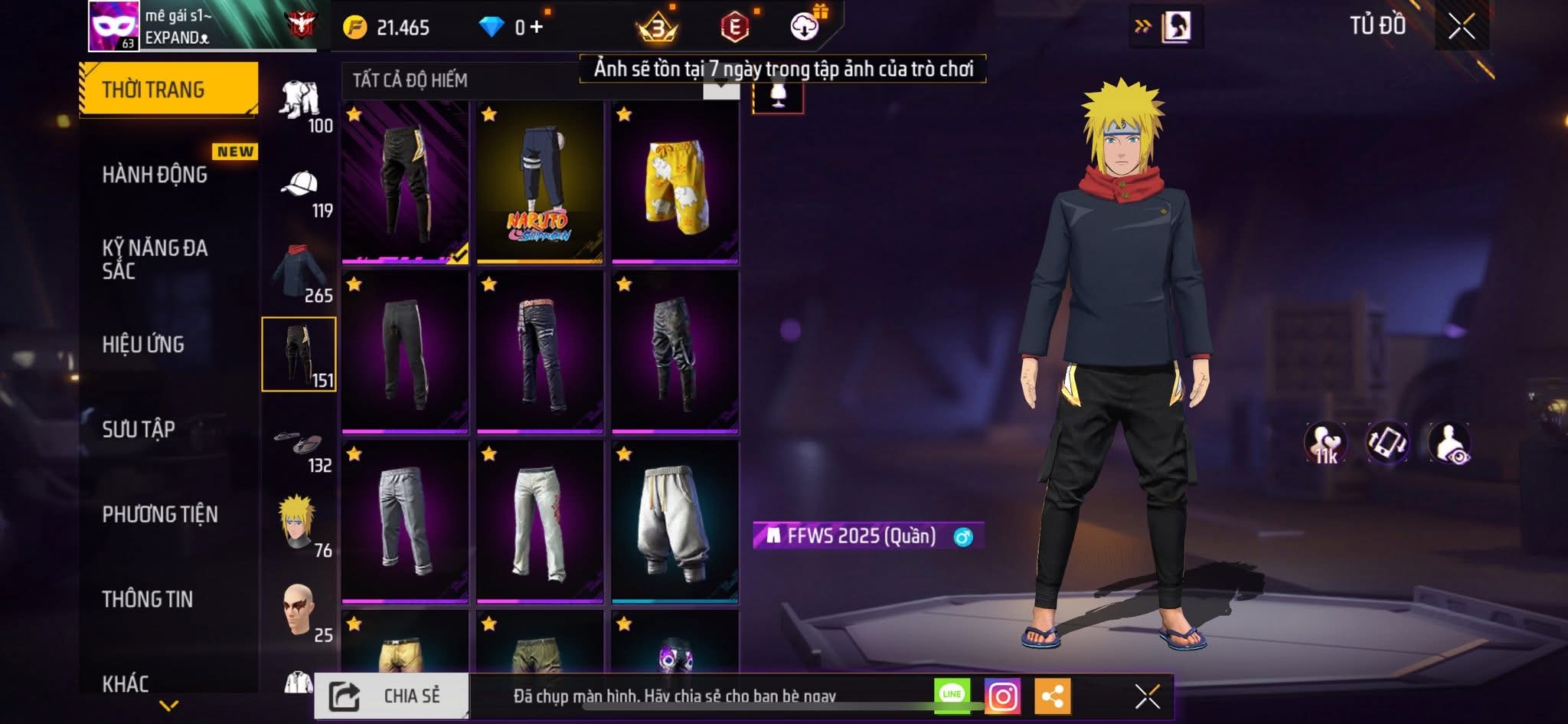This screenshot has height=724, width=1568.
Task: Click the Chia Sẻ share button
Action: [x=391, y=696]
